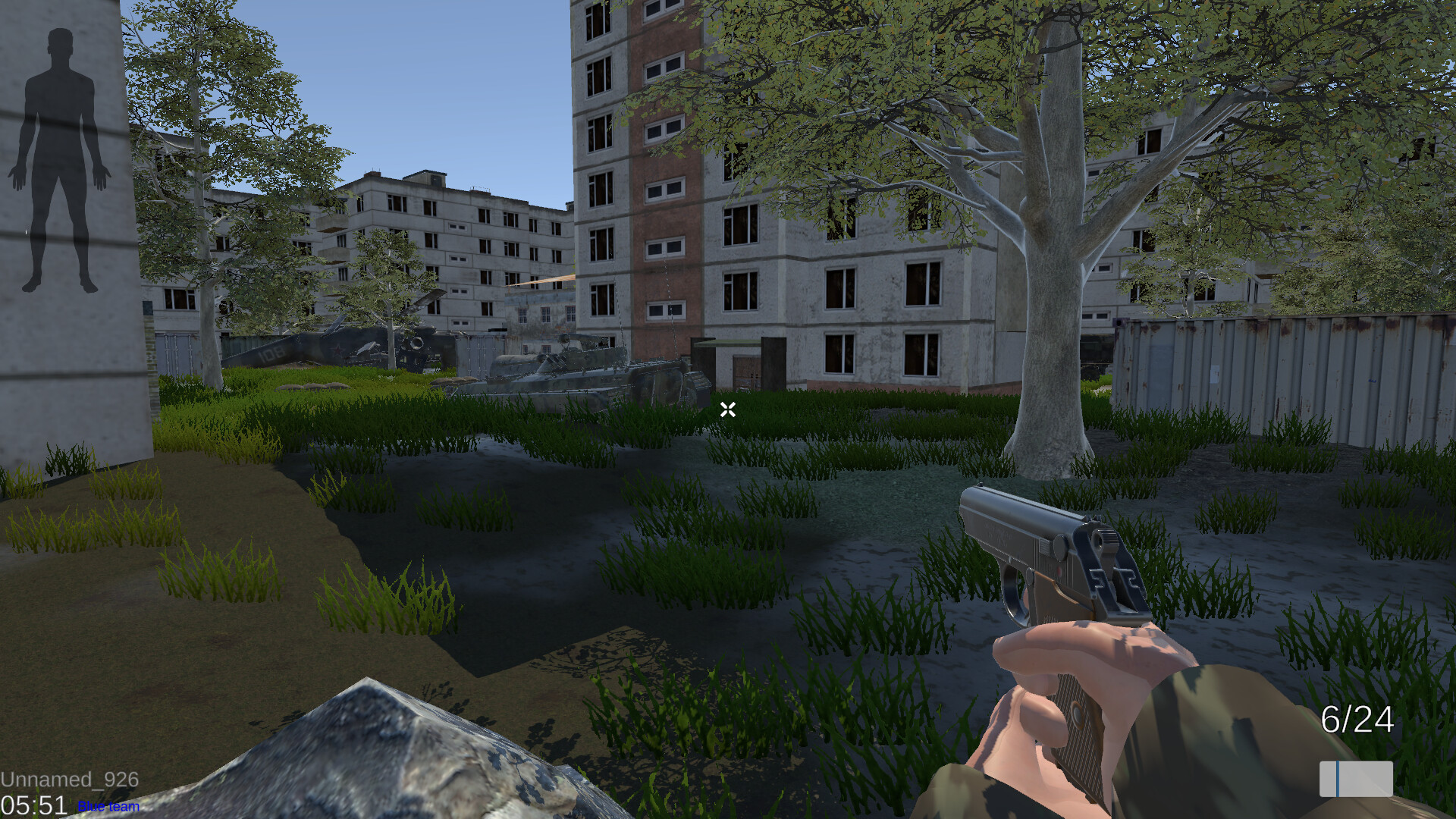Click the head of the health silhouette
Screen dimensions: 1456x819
coord(59,42)
